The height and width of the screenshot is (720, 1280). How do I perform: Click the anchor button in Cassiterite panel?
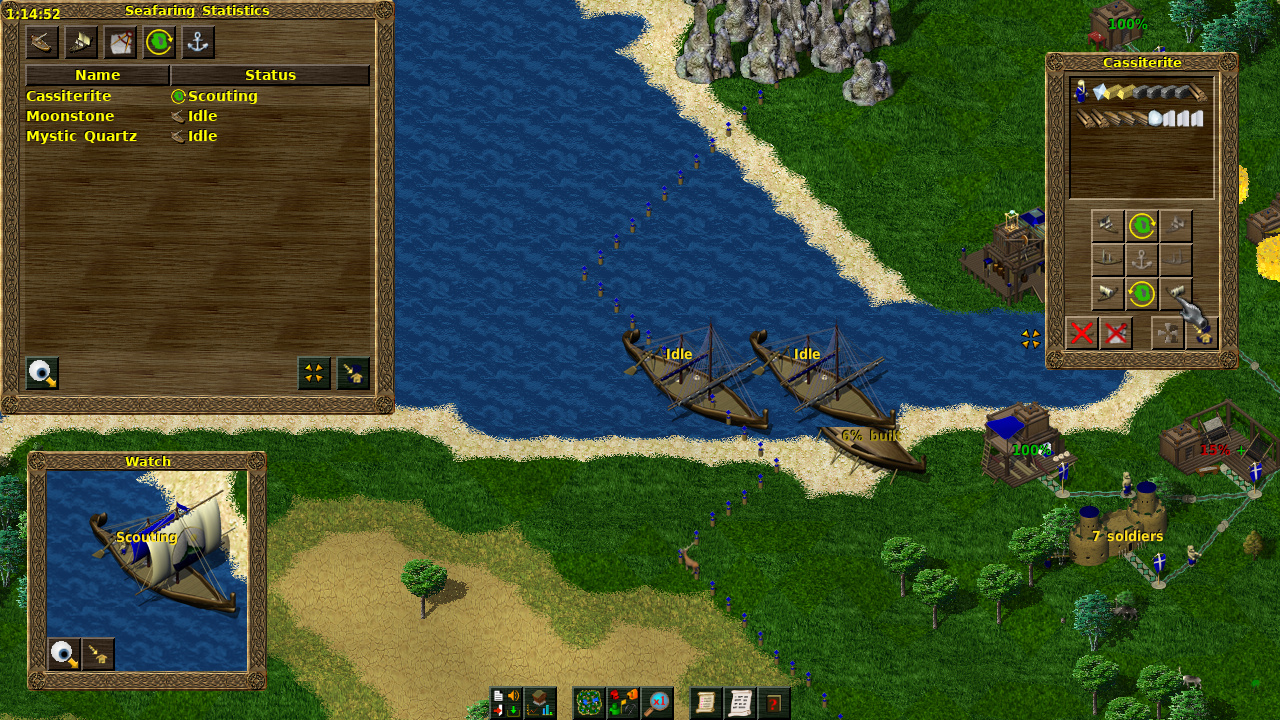(1142, 260)
